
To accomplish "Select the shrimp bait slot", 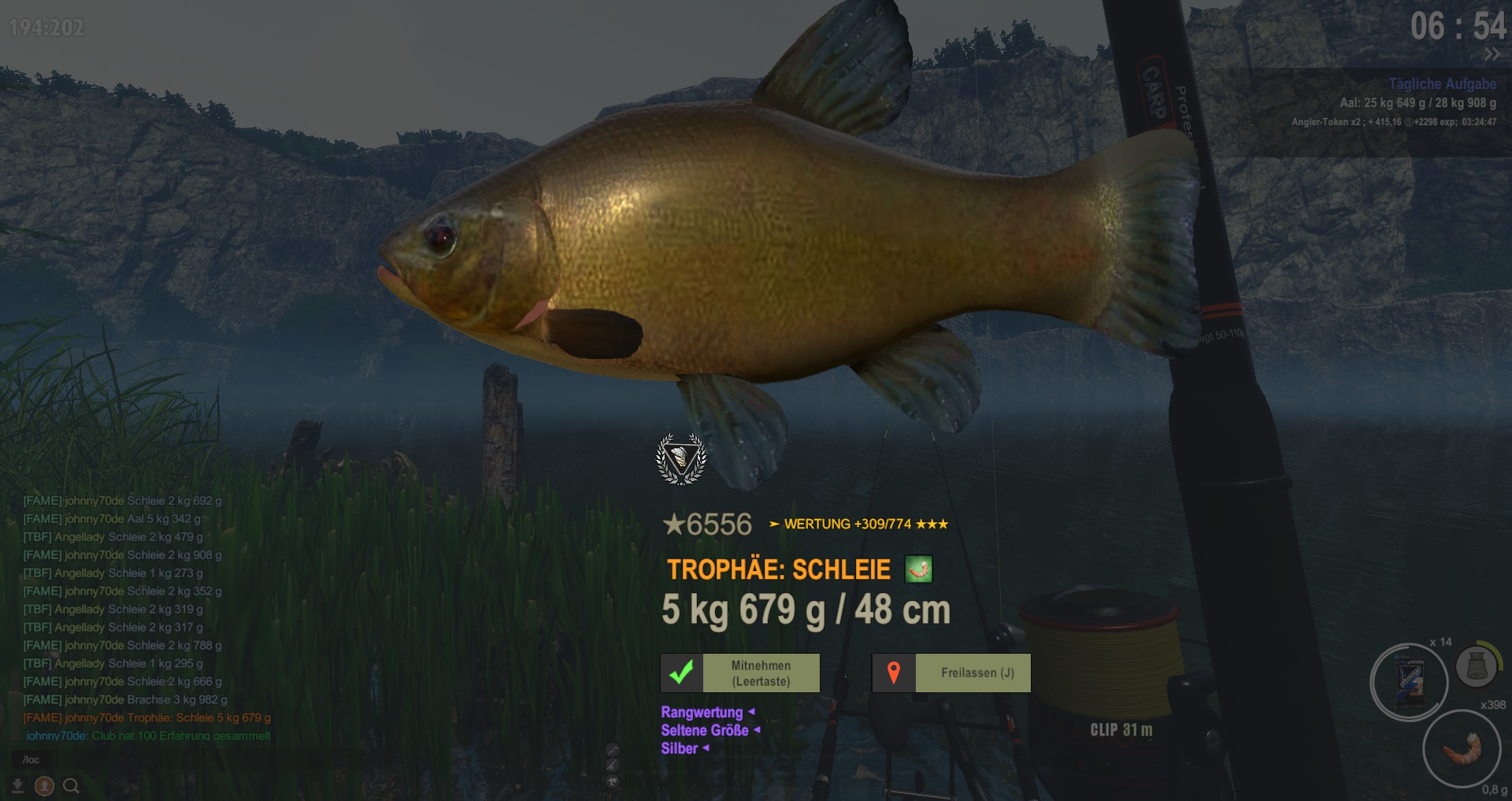I will coord(1462,748).
